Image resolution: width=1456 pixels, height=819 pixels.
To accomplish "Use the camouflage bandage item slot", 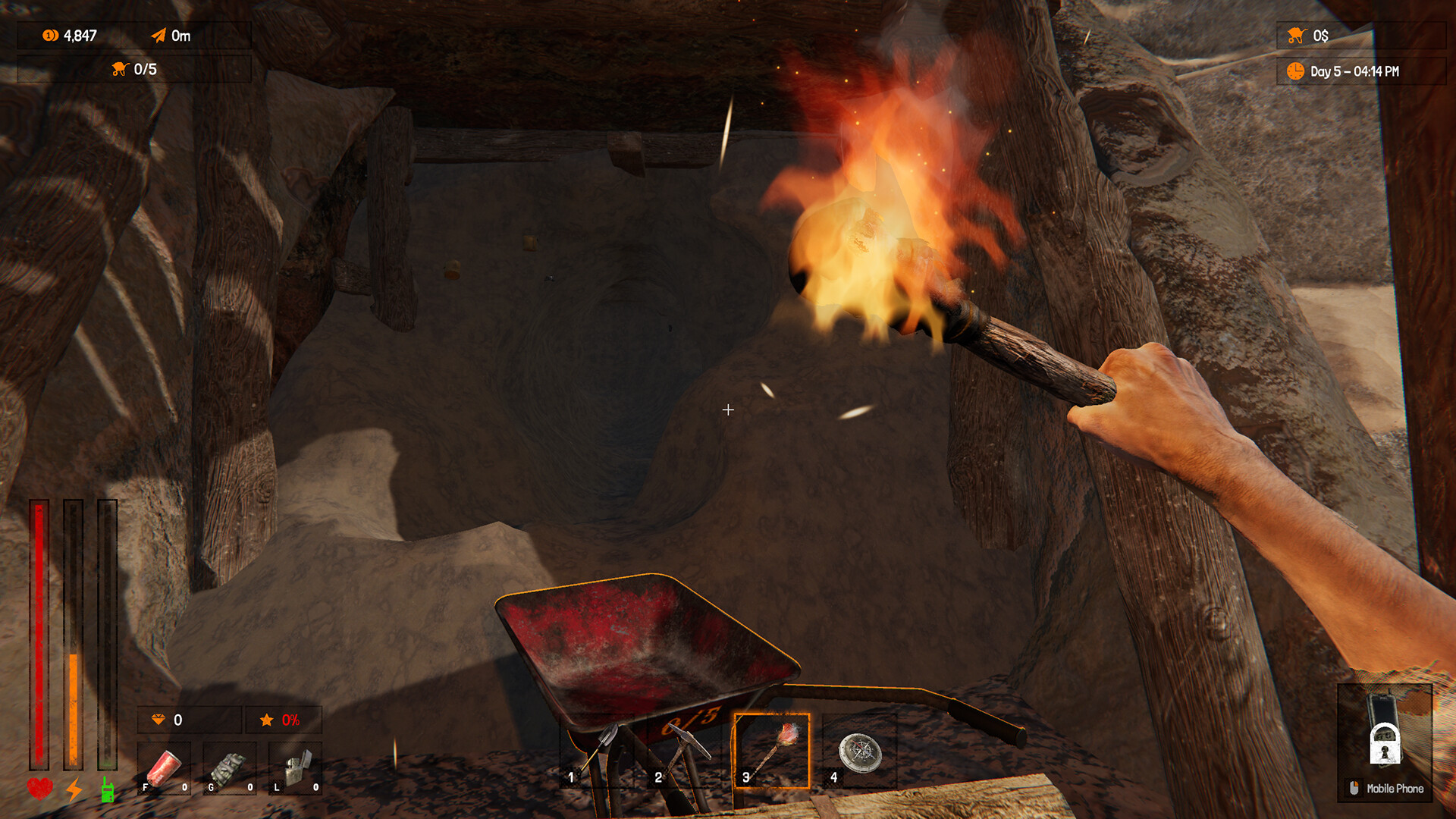I will [x=229, y=769].
